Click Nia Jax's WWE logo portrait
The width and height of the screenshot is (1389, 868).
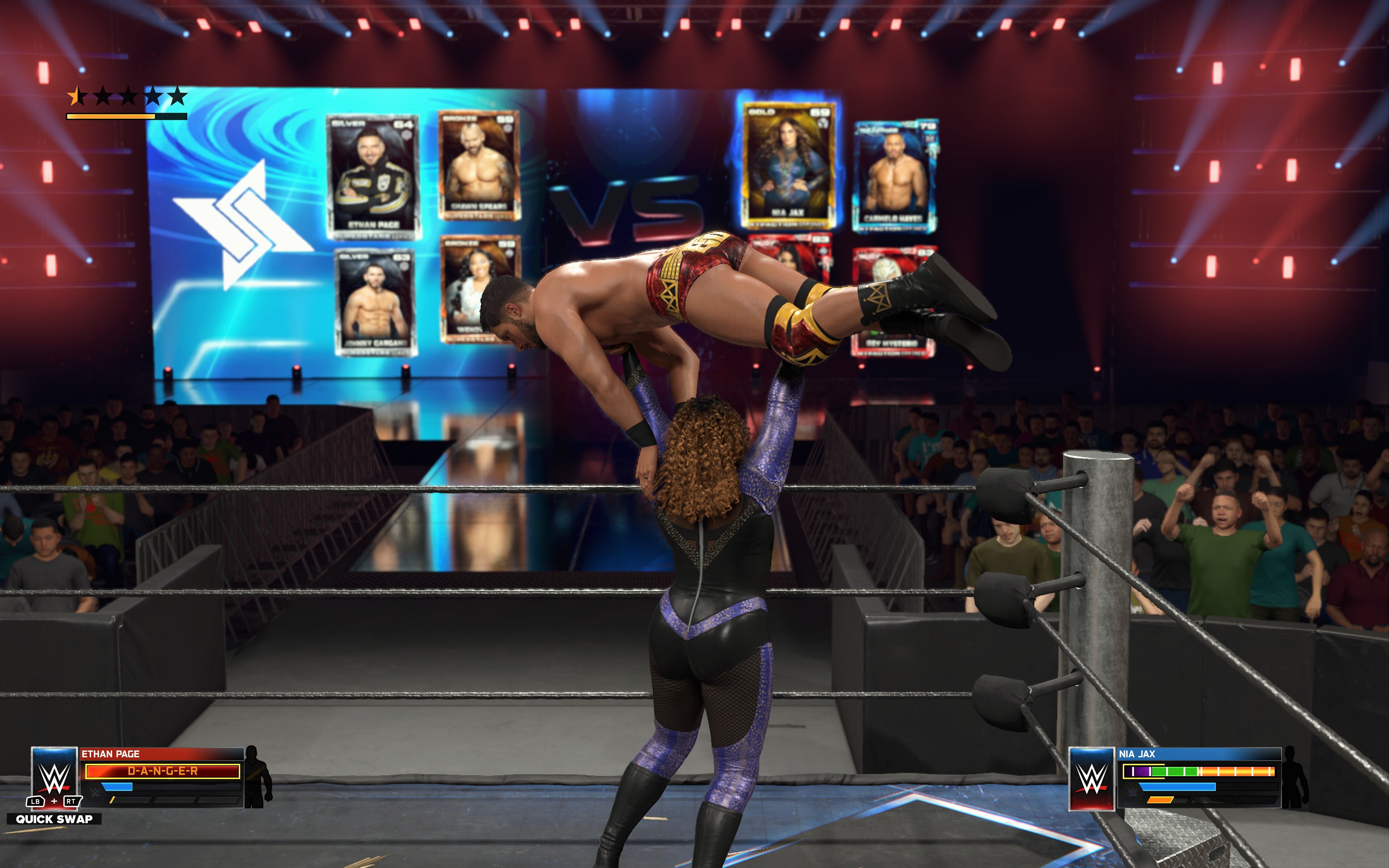tap(1092, 778)
